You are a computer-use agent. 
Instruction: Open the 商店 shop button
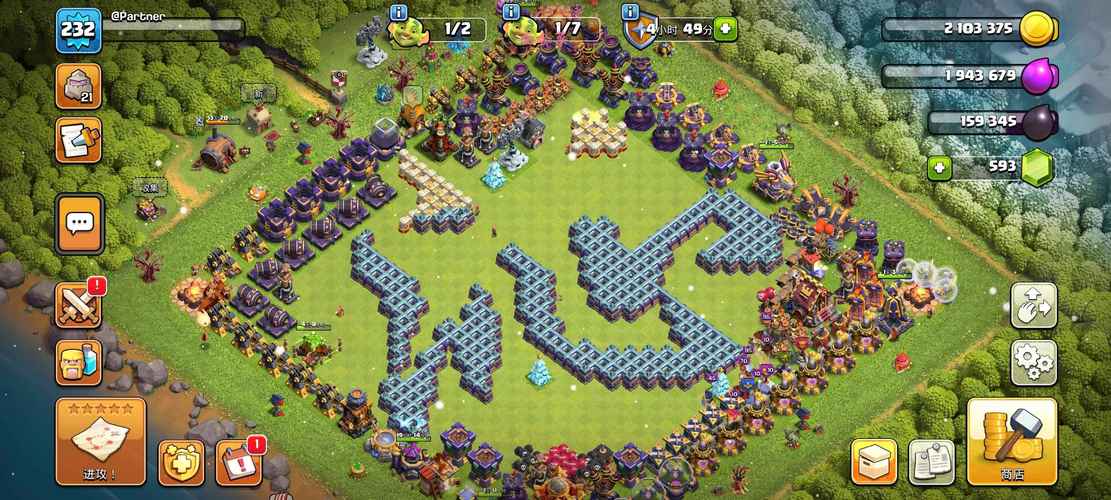coord(1011,442)
